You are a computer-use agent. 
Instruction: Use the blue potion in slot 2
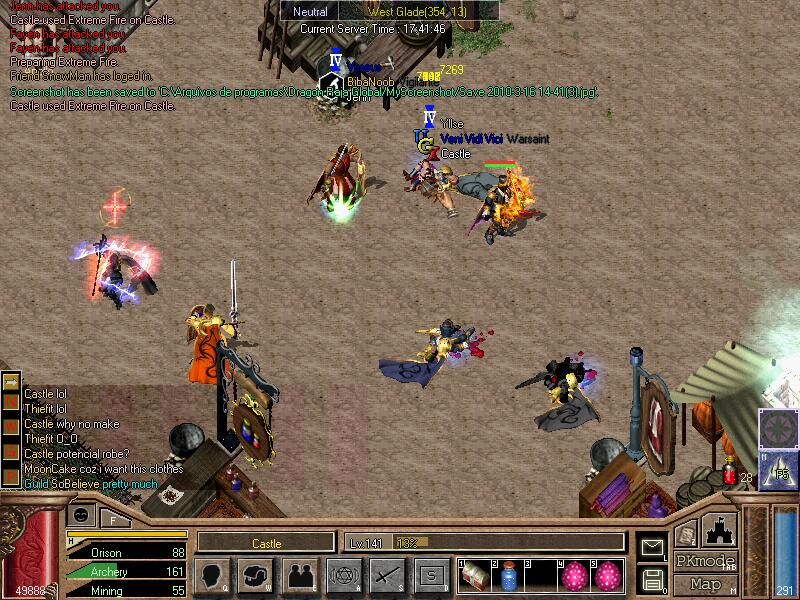[x=509, y=575]
